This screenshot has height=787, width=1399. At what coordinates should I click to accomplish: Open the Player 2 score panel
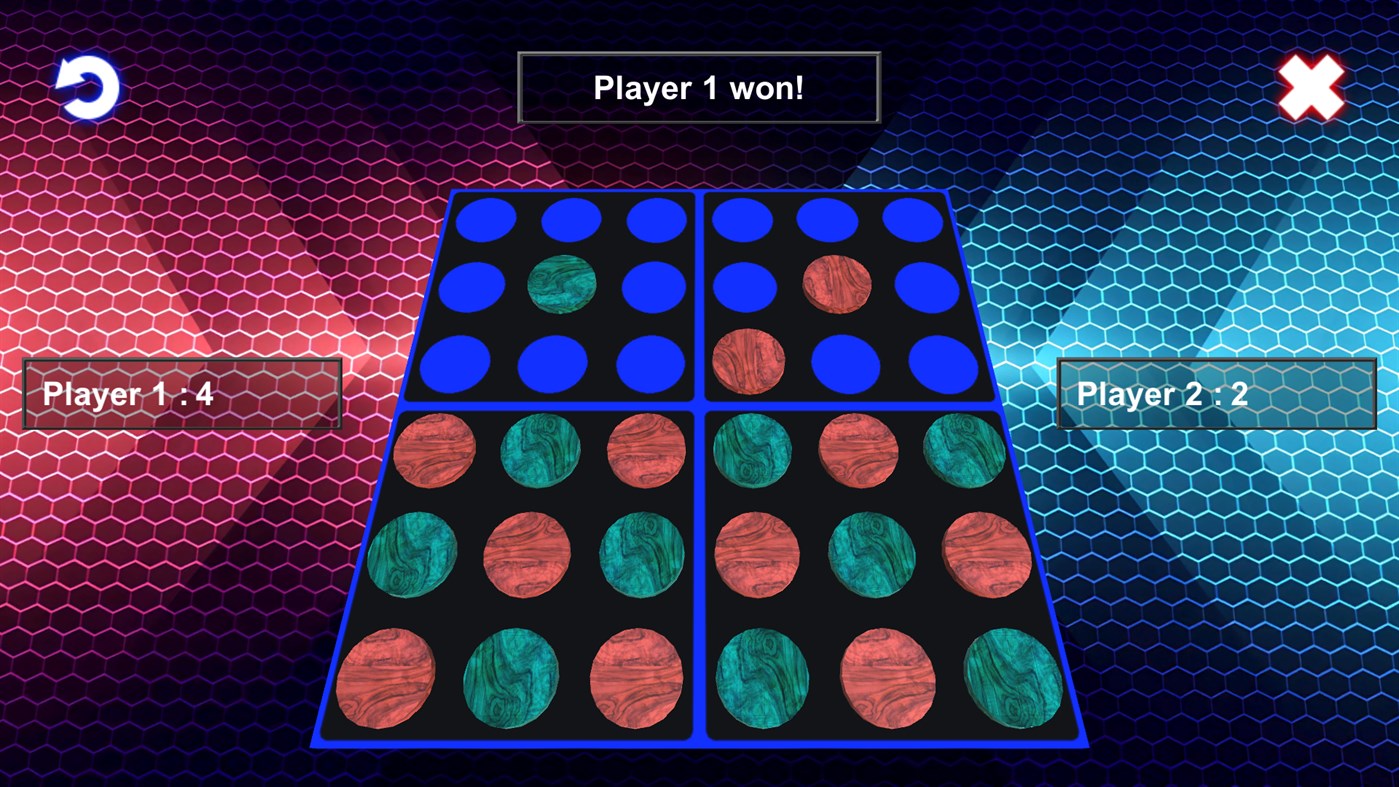click(x=1216, y=393)
